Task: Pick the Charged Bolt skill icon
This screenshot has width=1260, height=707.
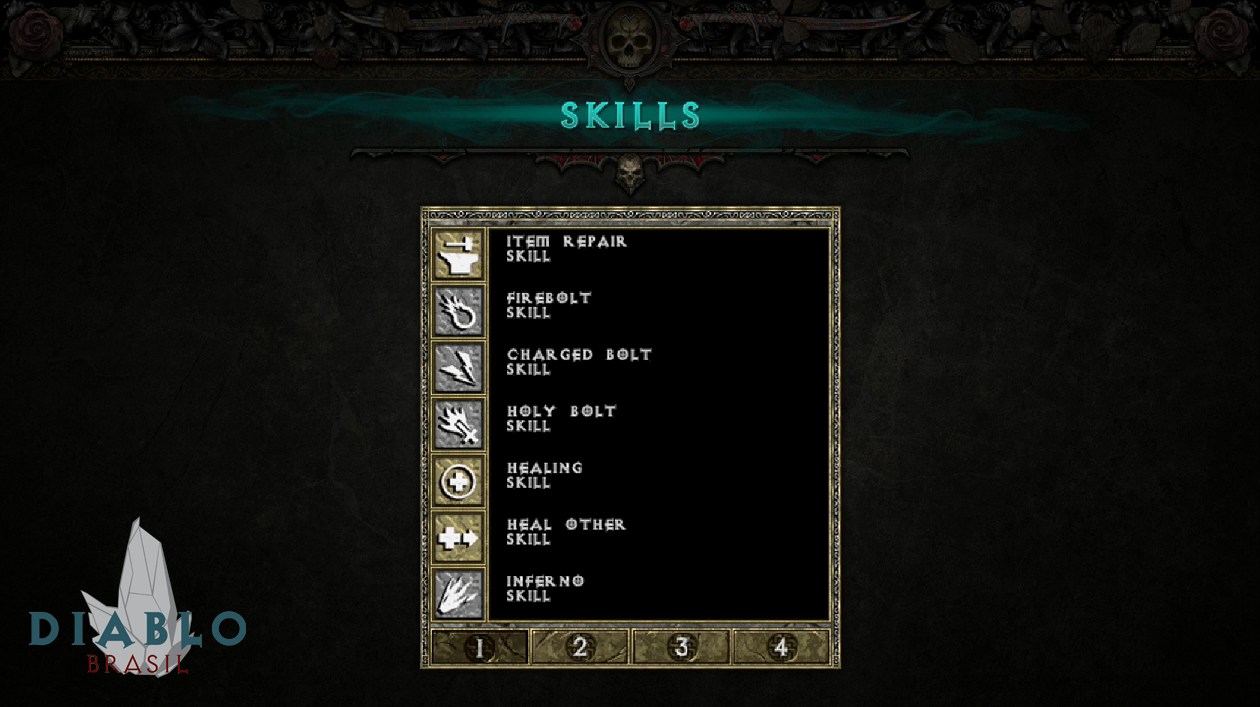Action: click(459, 368)
